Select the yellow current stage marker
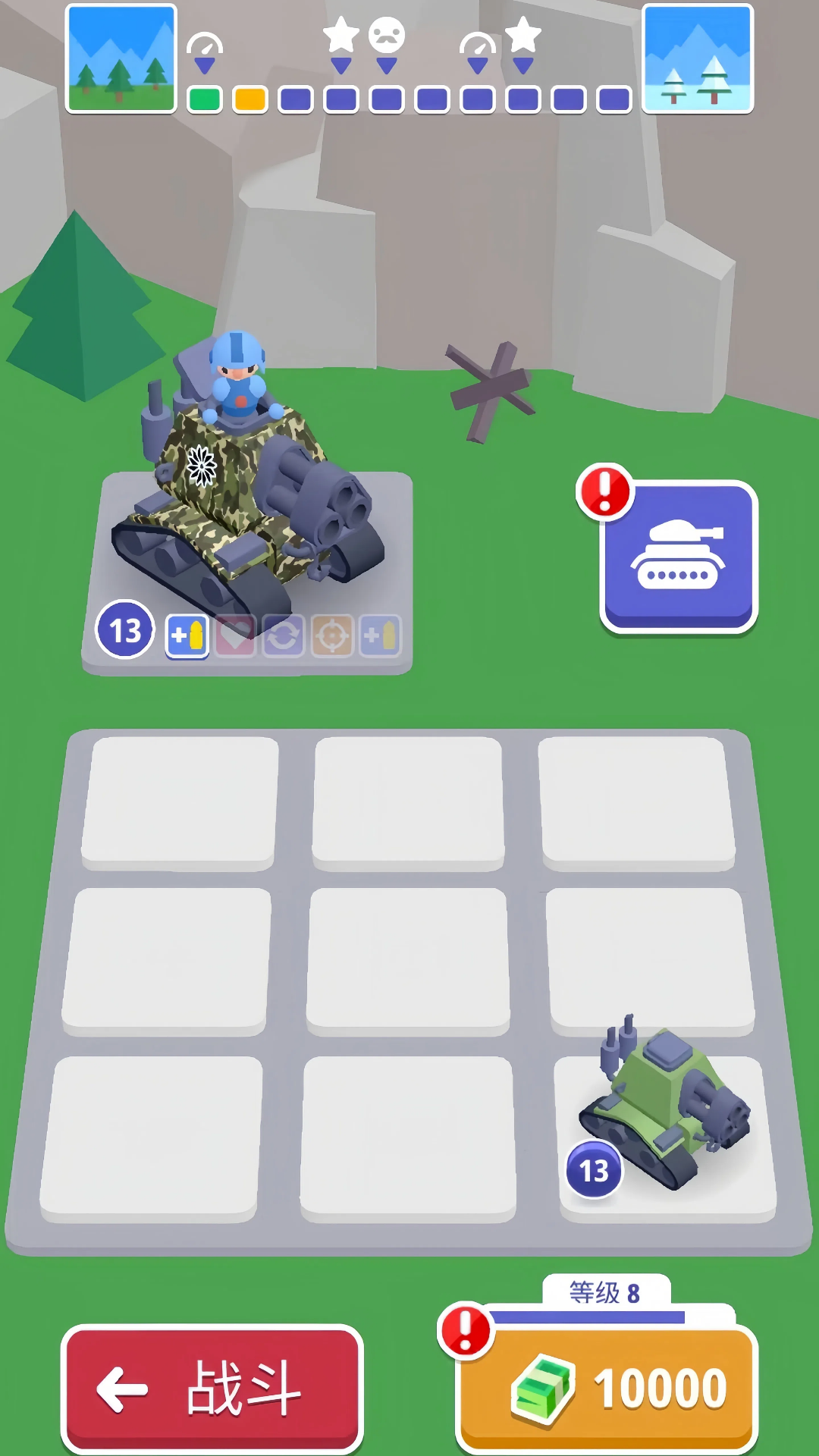 [250, 99]
